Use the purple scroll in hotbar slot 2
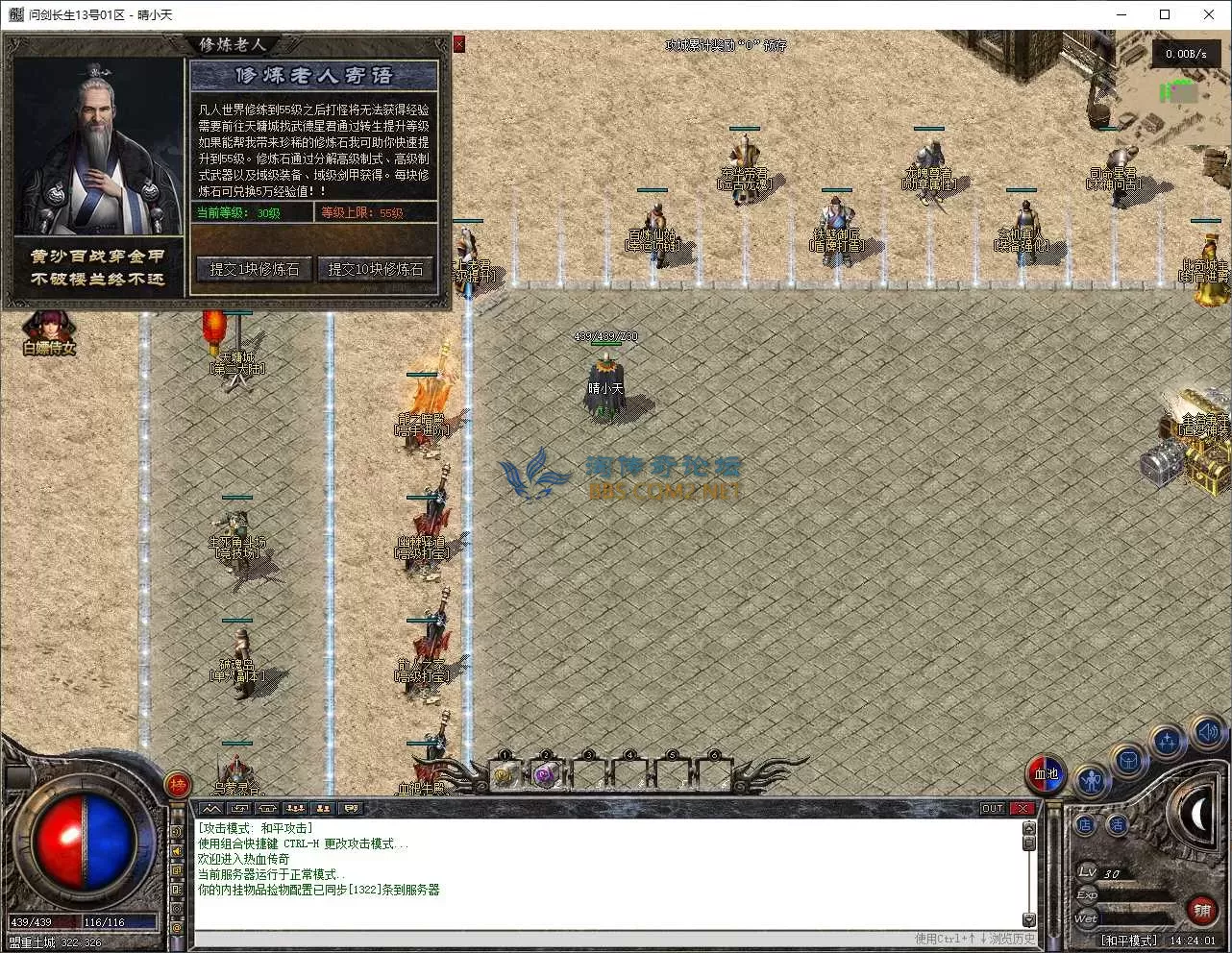This screenshot has height=953, width=1232. pos(546,774)
